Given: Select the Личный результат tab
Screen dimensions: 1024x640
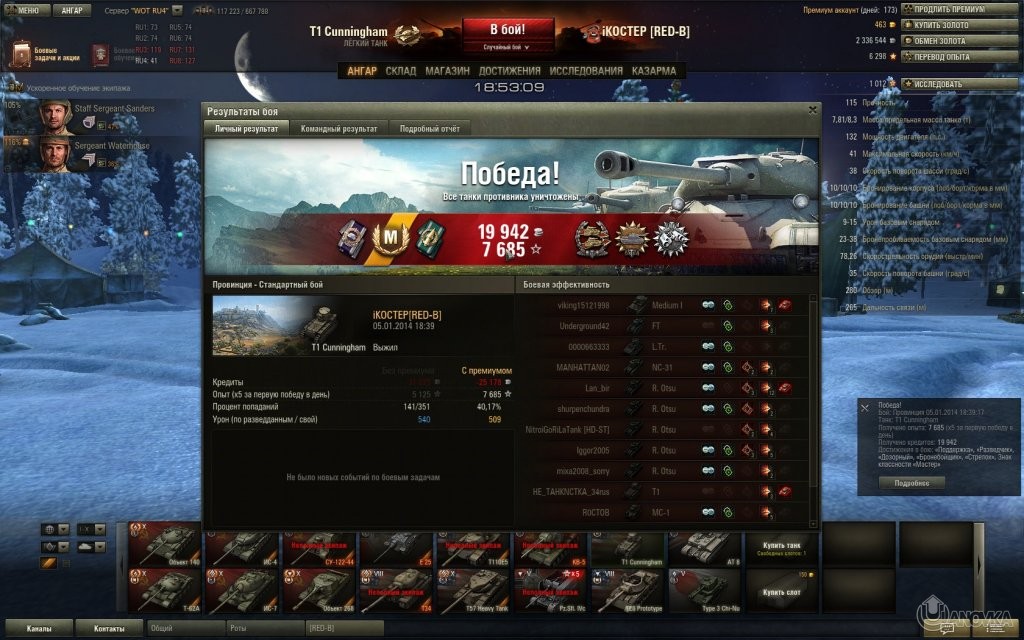Looking at the screenshot, I should coord(247,128).
